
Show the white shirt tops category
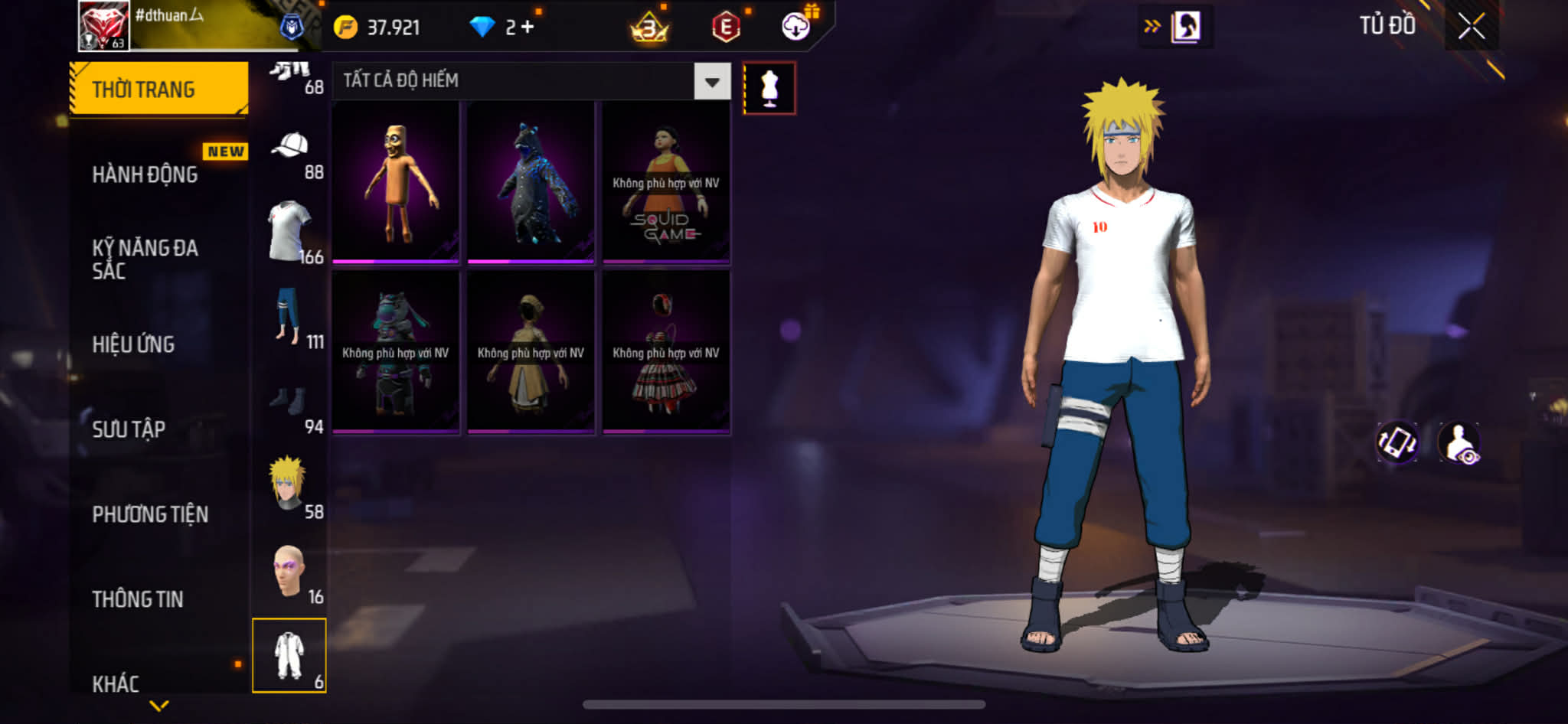pos(289,232)
